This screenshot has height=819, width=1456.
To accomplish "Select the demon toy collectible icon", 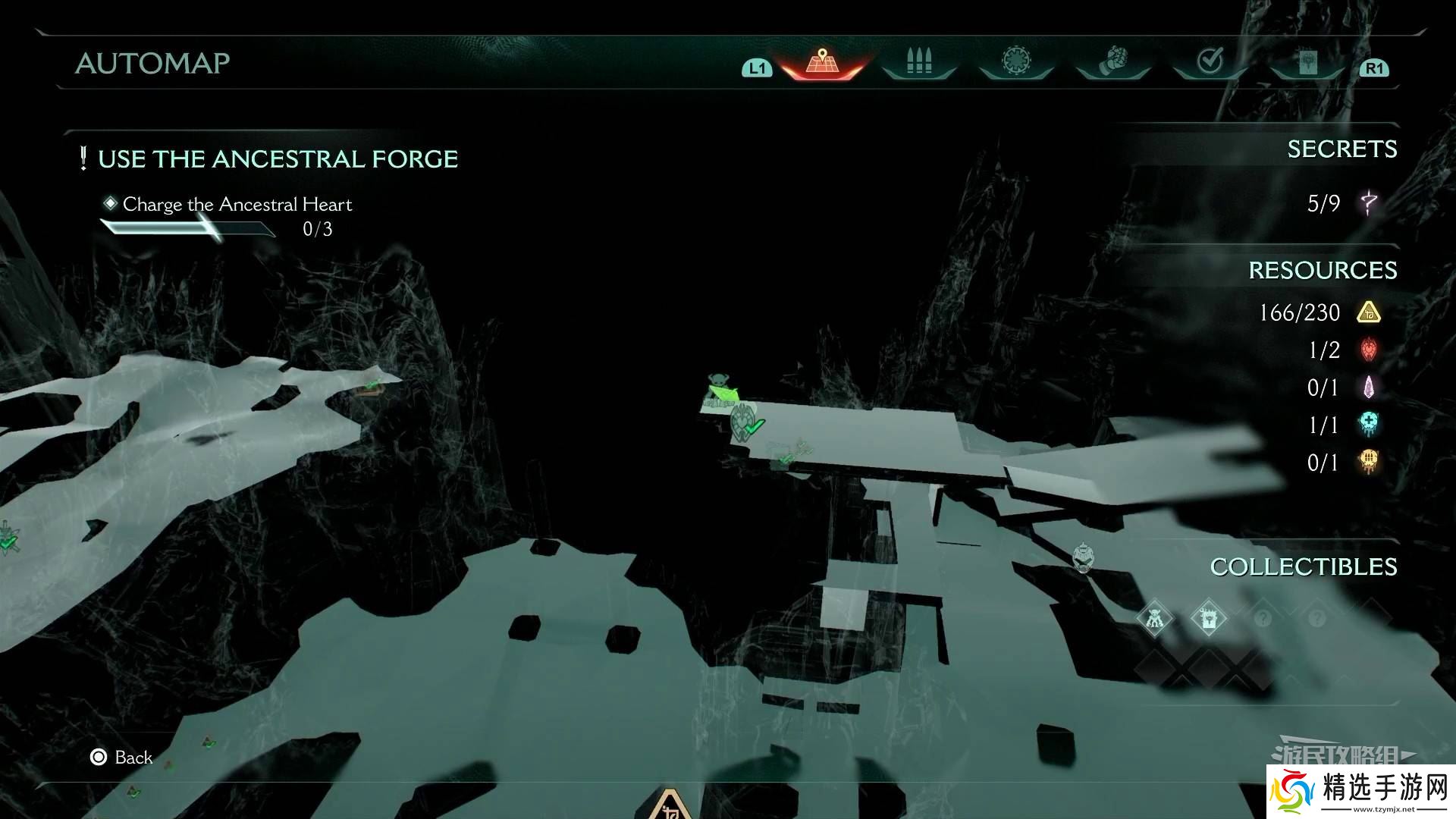I will point(1154,618).
